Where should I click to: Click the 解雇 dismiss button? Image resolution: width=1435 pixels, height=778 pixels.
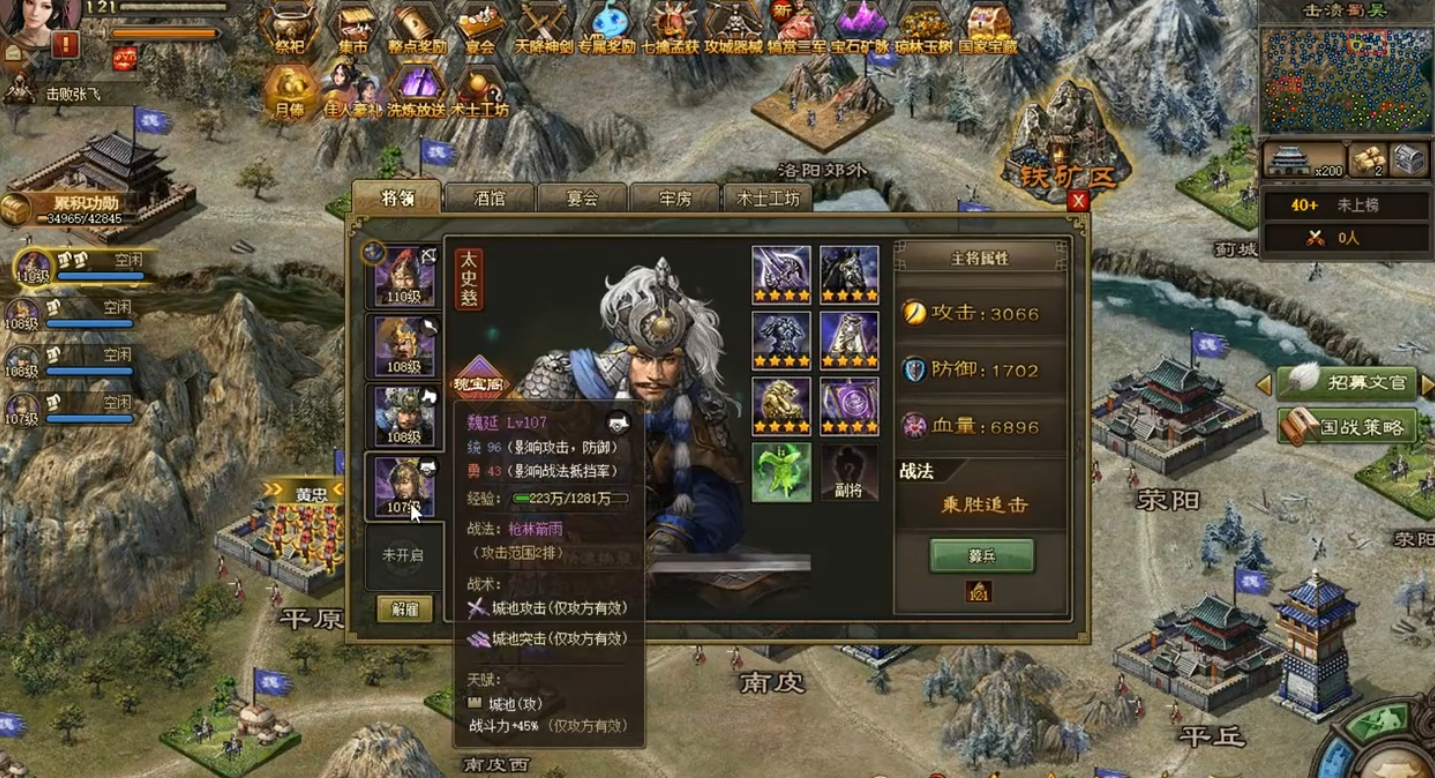(404, 608)
